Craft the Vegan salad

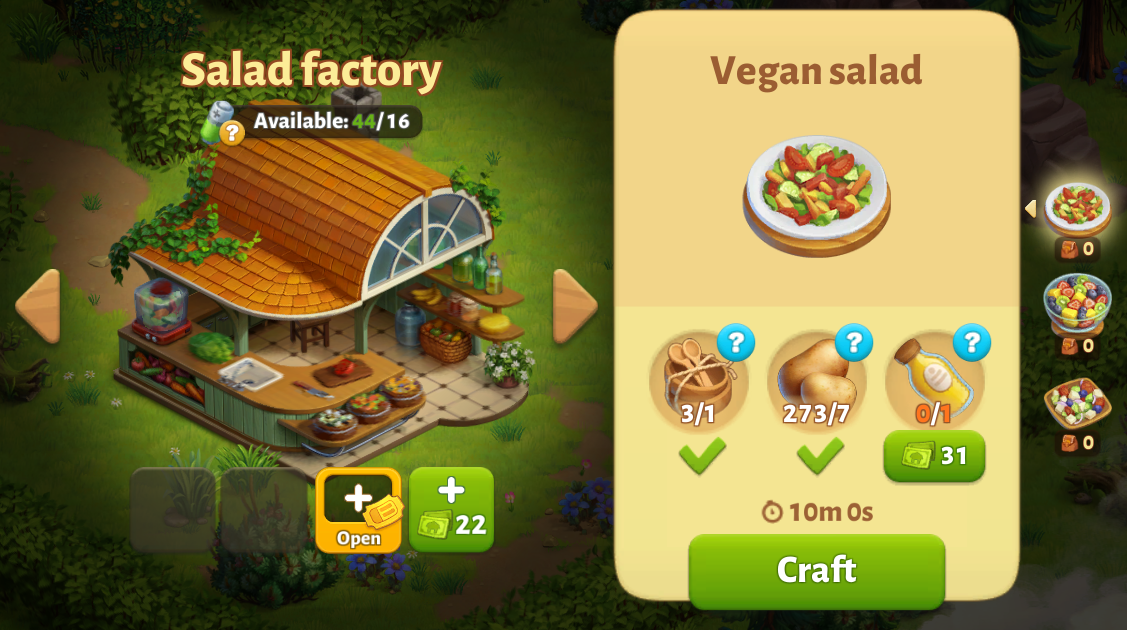point(816,570)
